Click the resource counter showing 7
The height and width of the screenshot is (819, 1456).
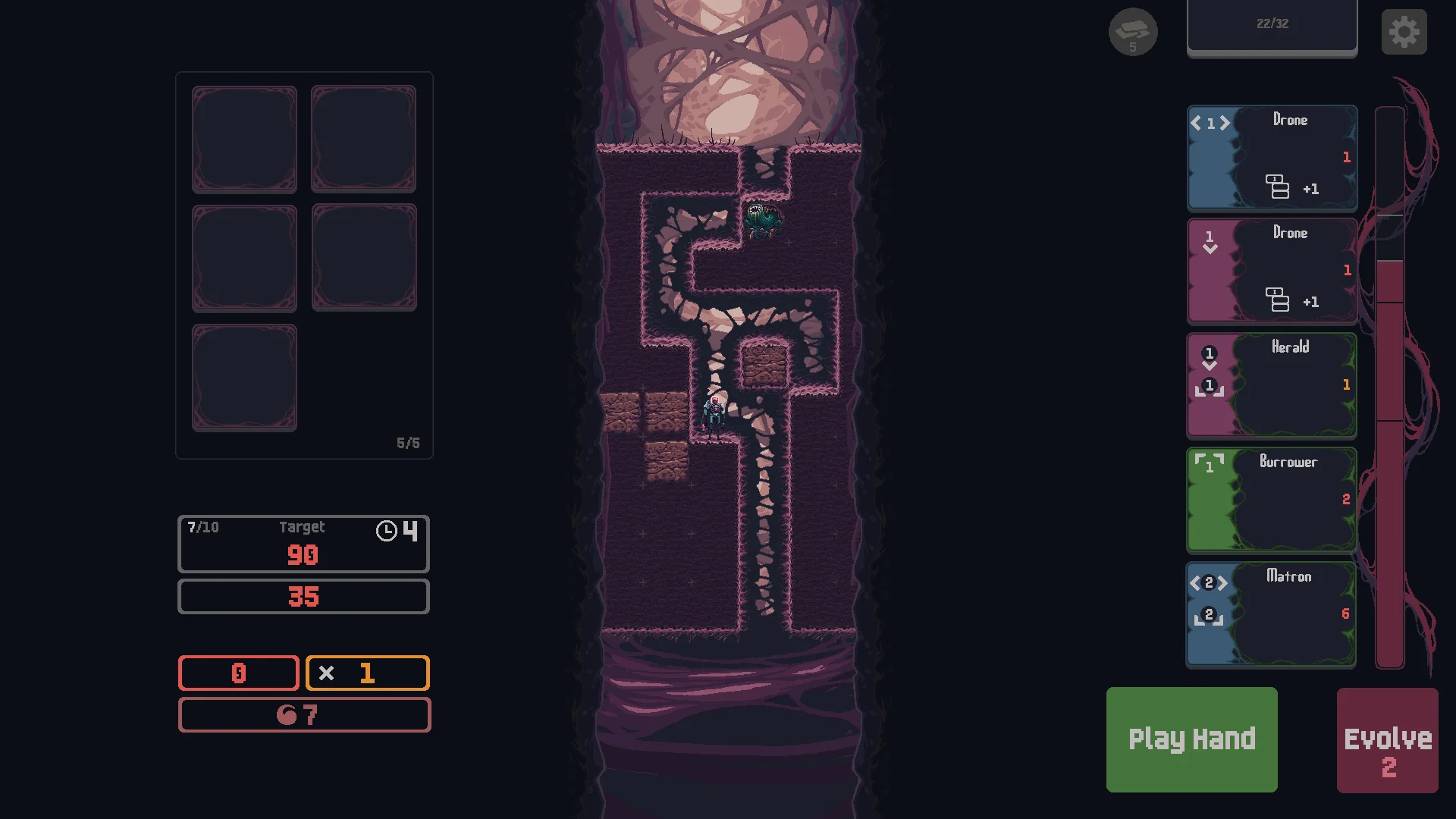[304, 714]
